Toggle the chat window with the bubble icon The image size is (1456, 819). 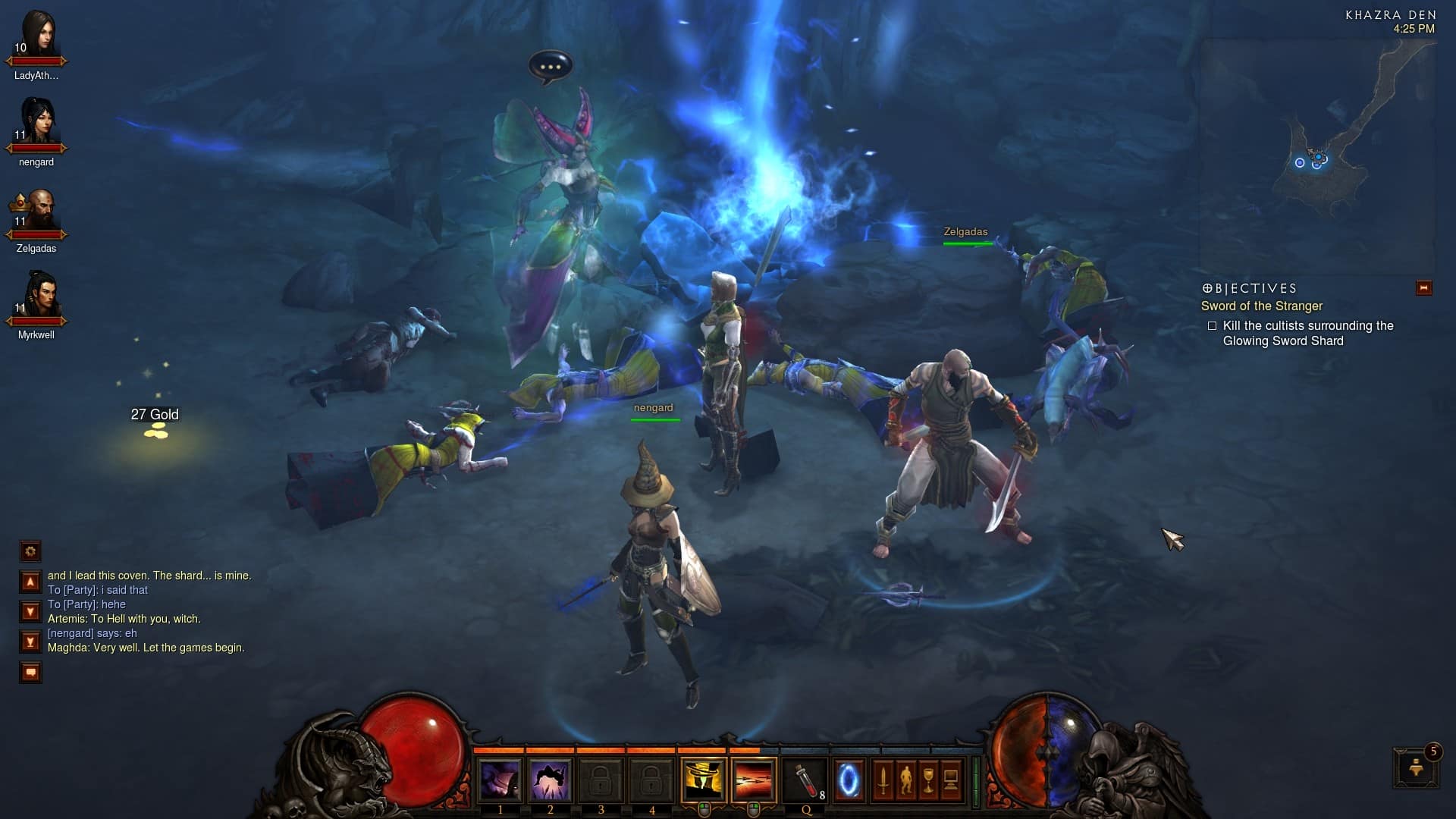[30, 671]
